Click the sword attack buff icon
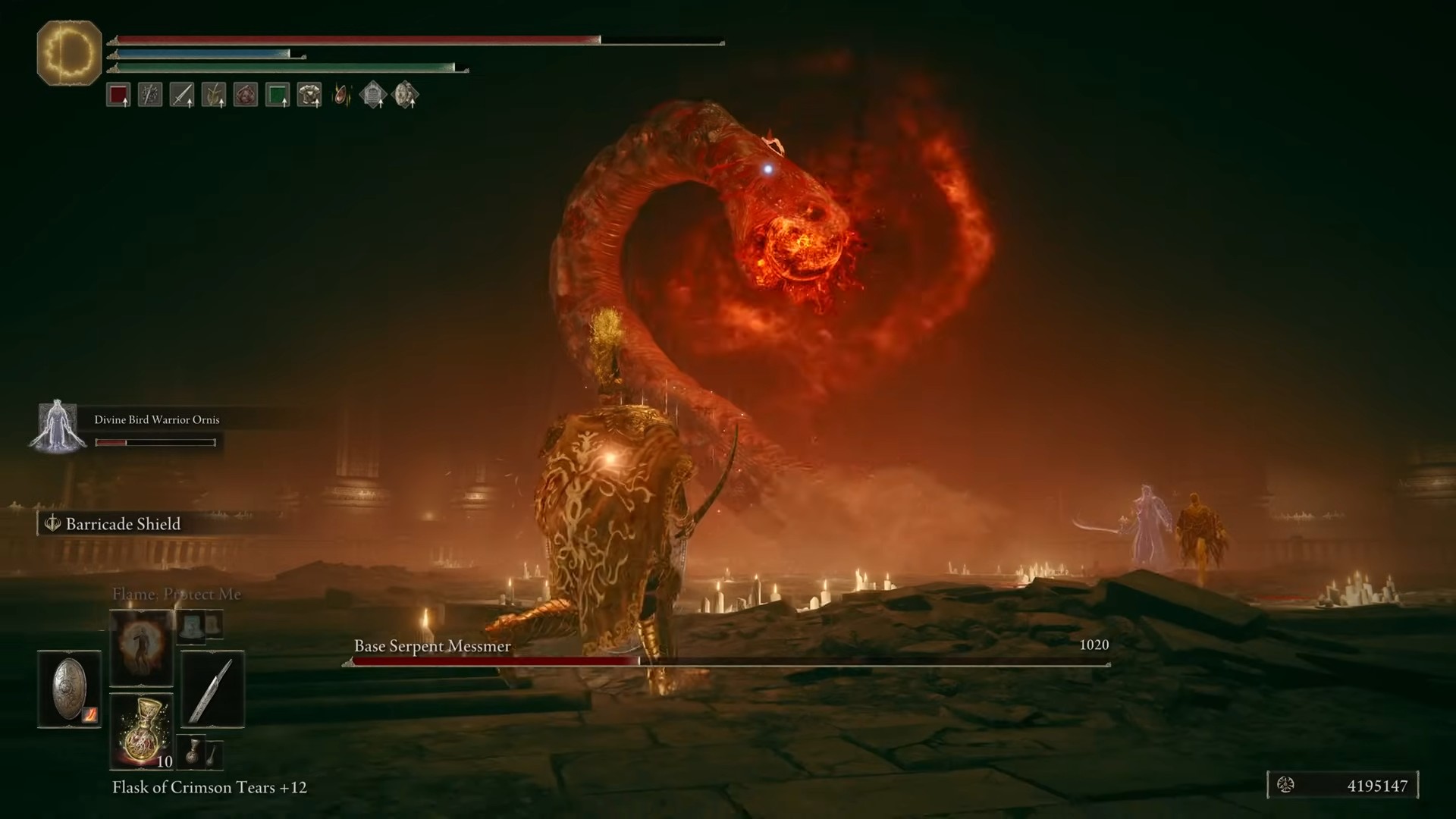The width and height of the screenshot is (1456, 819). (182, 96)
